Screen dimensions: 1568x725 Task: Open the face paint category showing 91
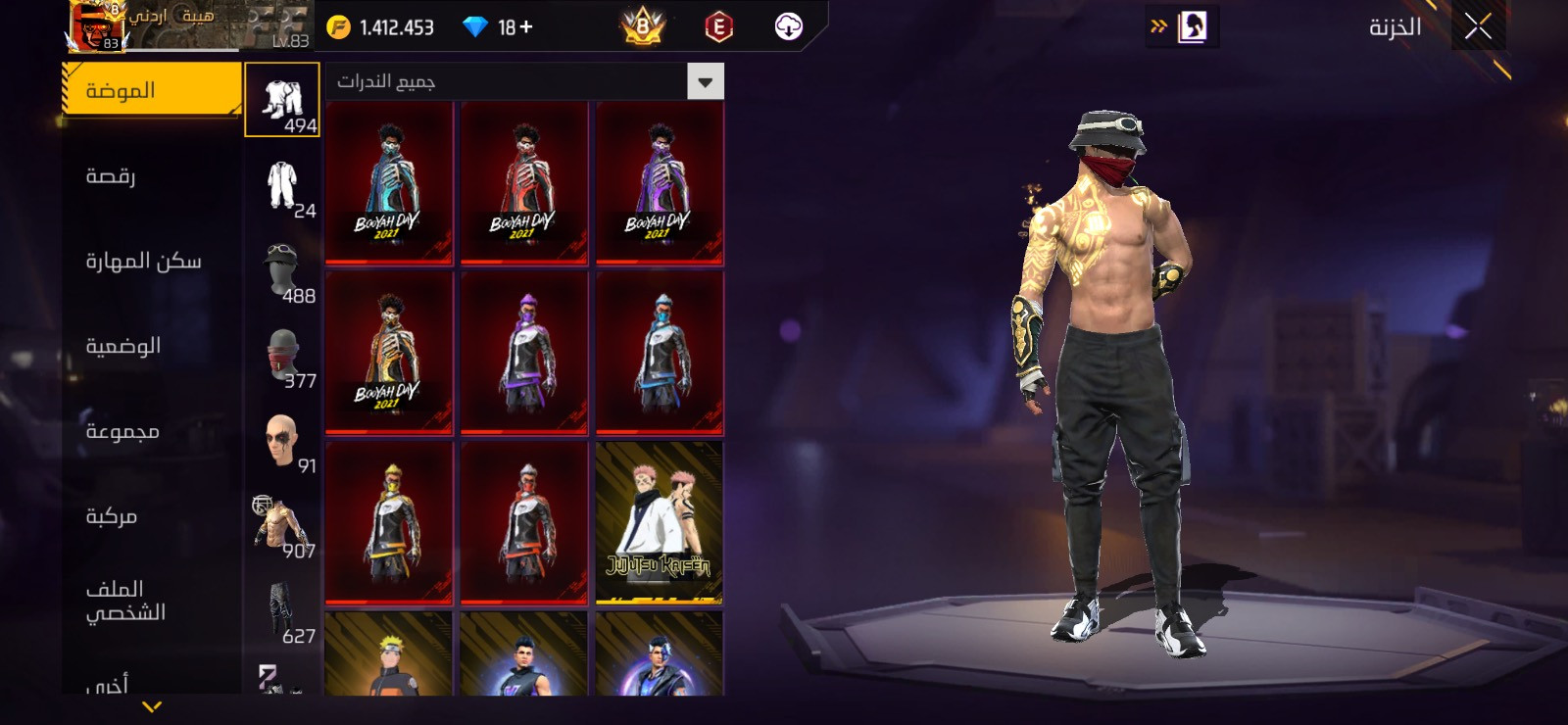coord(282,441)
